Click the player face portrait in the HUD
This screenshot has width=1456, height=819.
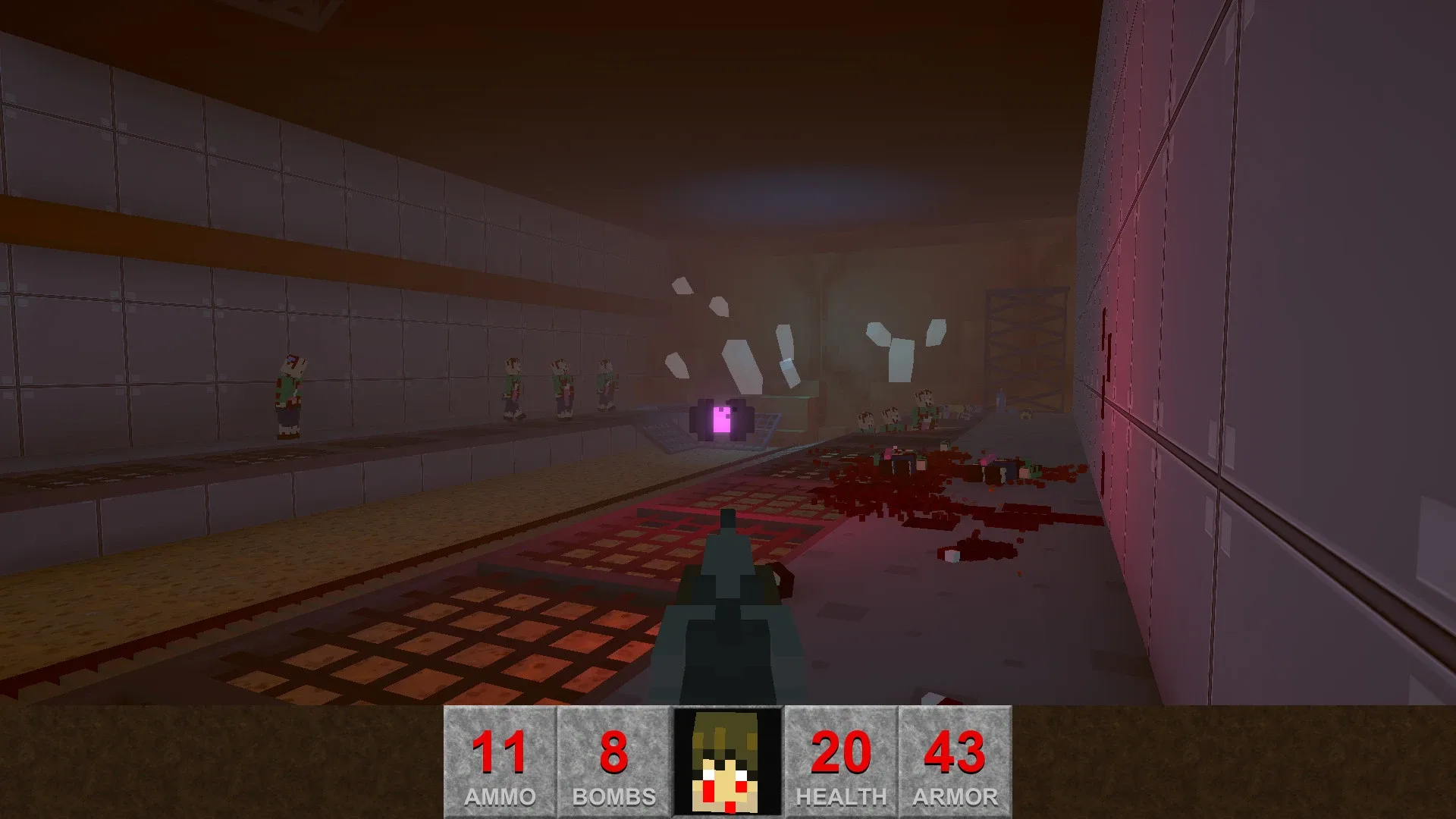[727, 761]
